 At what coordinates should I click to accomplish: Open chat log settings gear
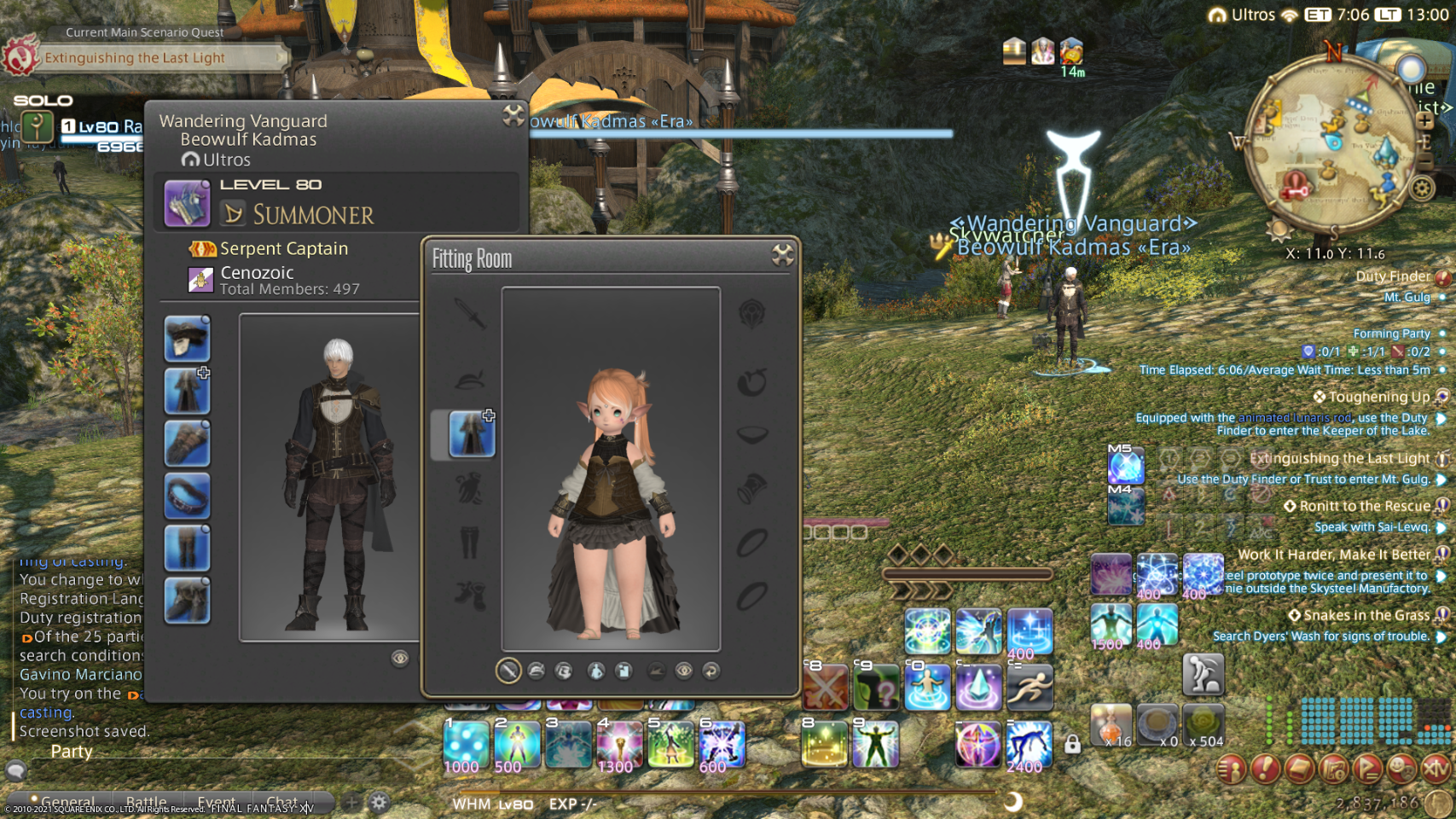click(x=379, y=802)
